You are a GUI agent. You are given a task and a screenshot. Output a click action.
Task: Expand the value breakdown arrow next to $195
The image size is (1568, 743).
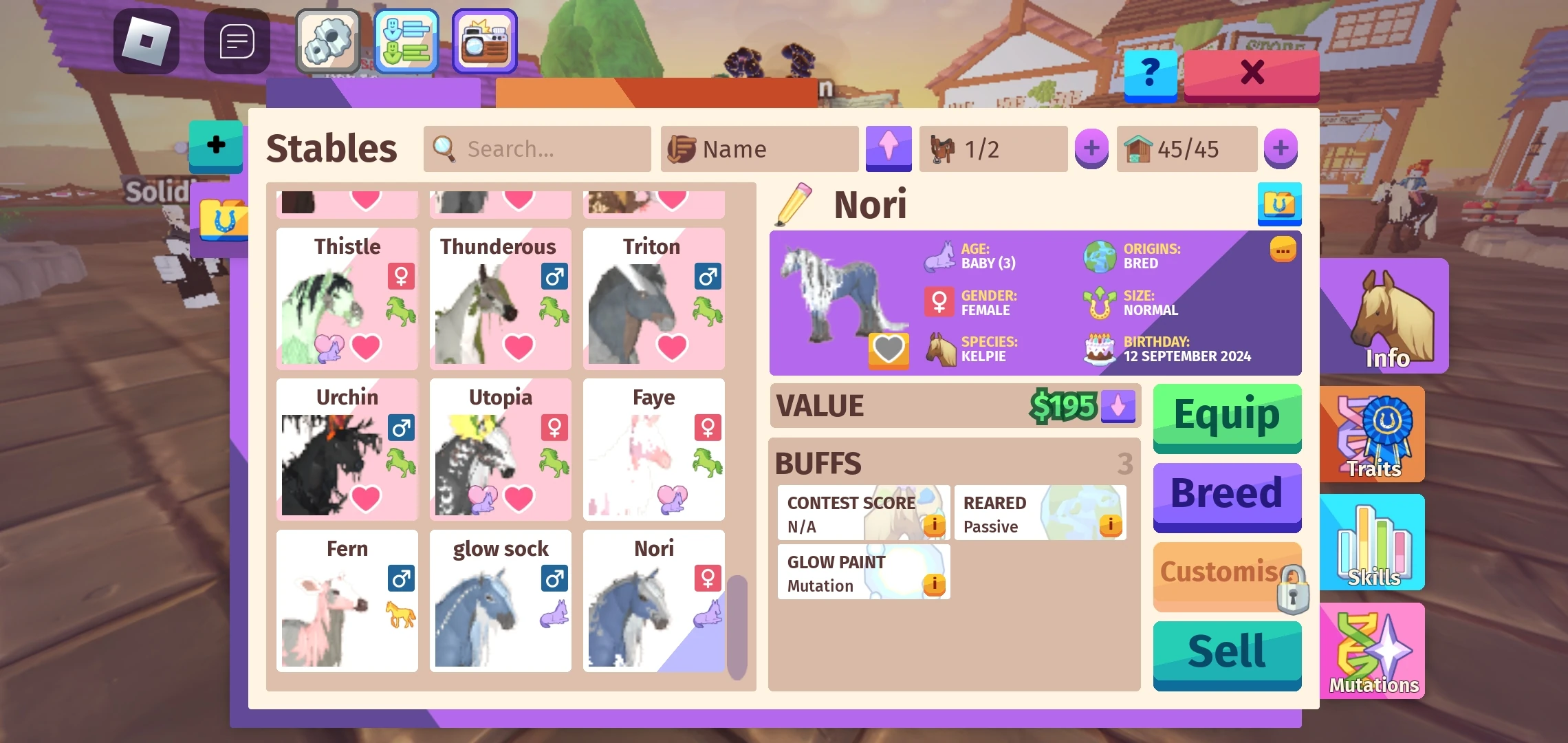click(x=1117, y=406)
